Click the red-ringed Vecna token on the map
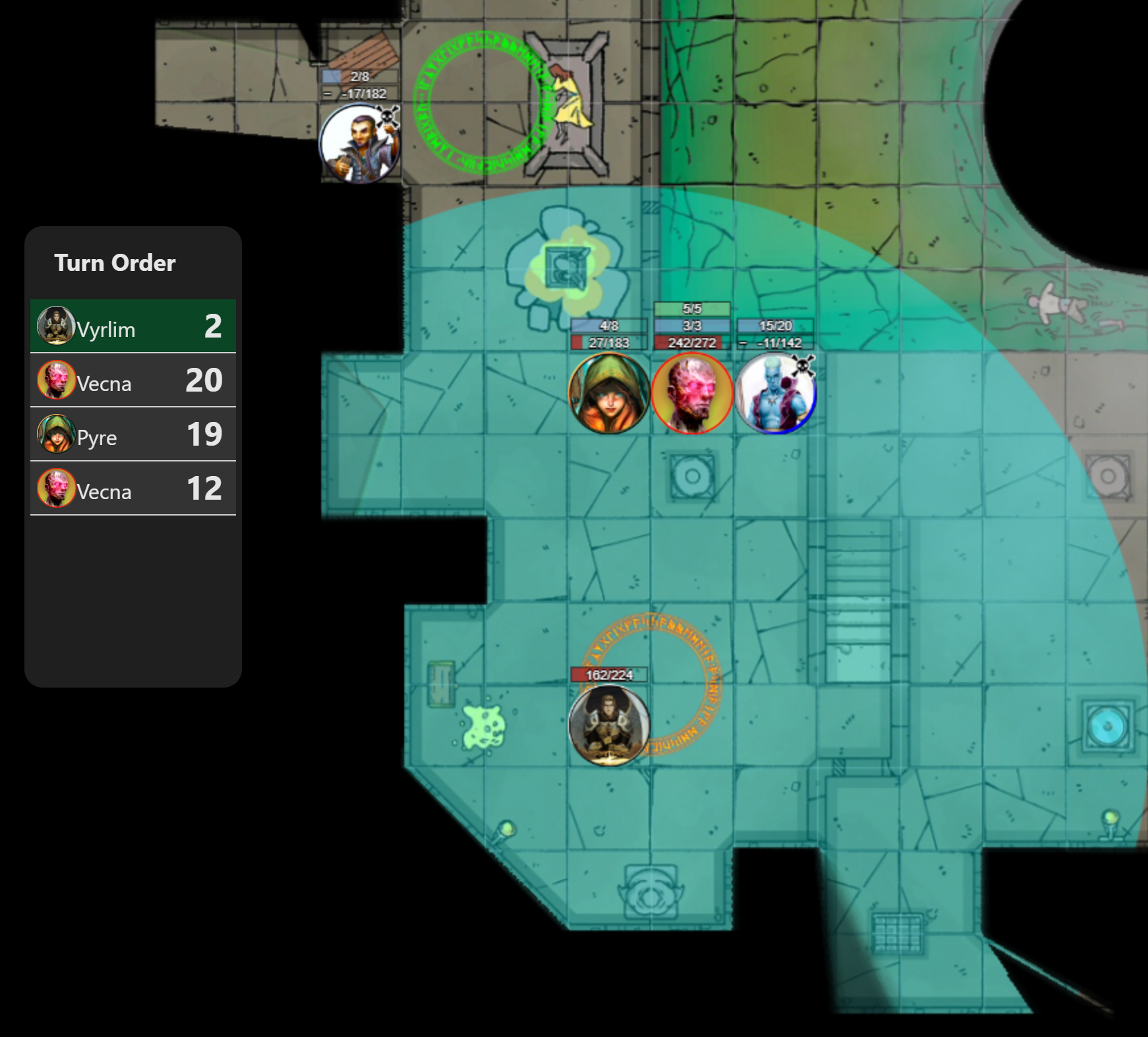 tap(692, 394)
